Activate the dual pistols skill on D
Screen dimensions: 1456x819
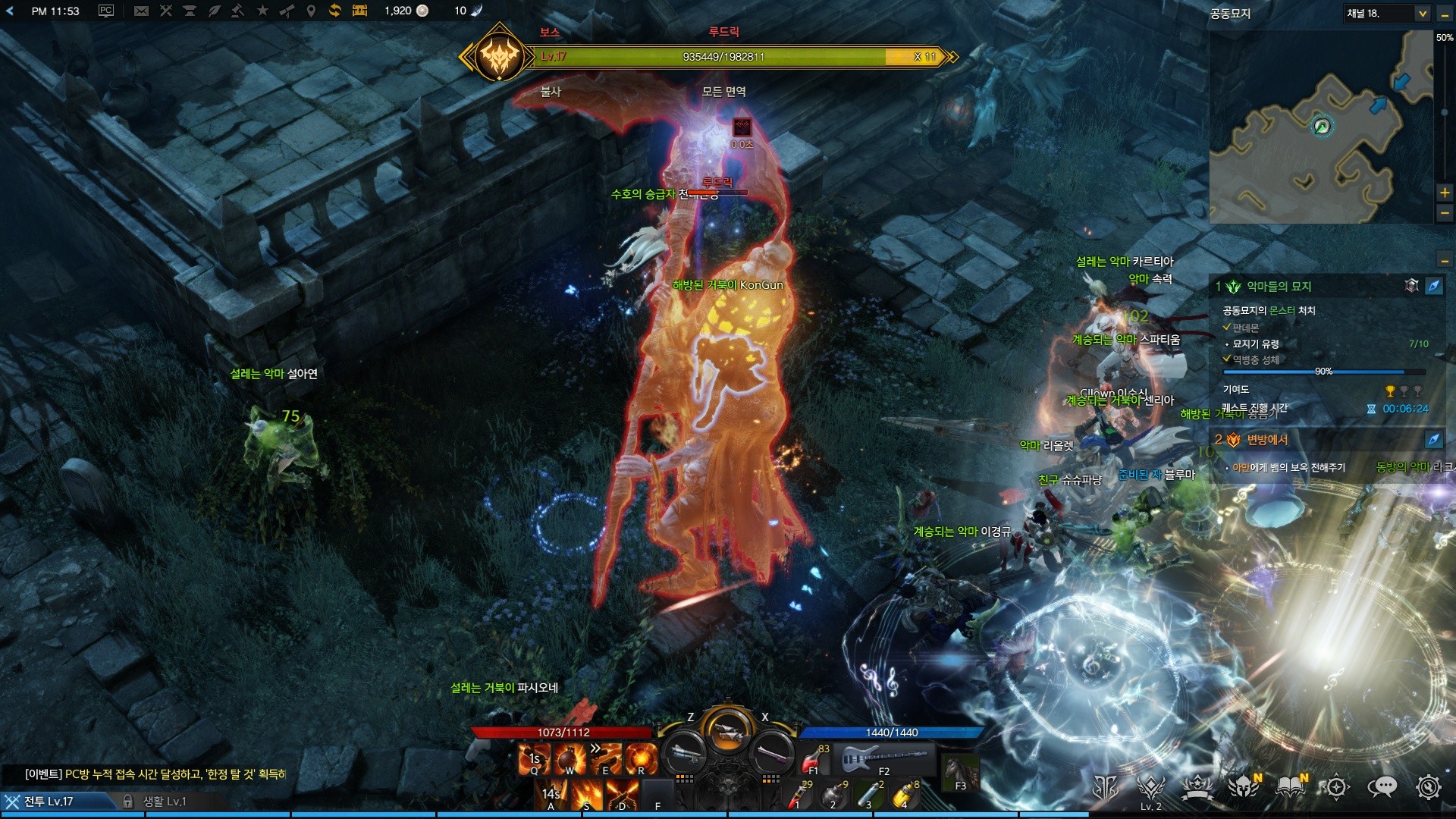click(622, 795)
